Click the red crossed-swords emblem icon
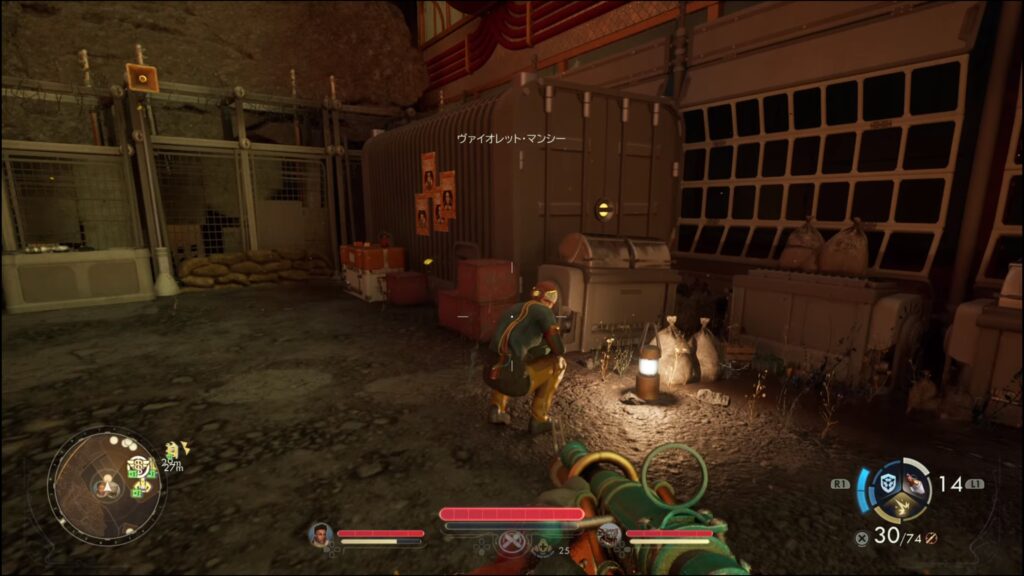Viewport: 1024px width, 576px height. 511,541
